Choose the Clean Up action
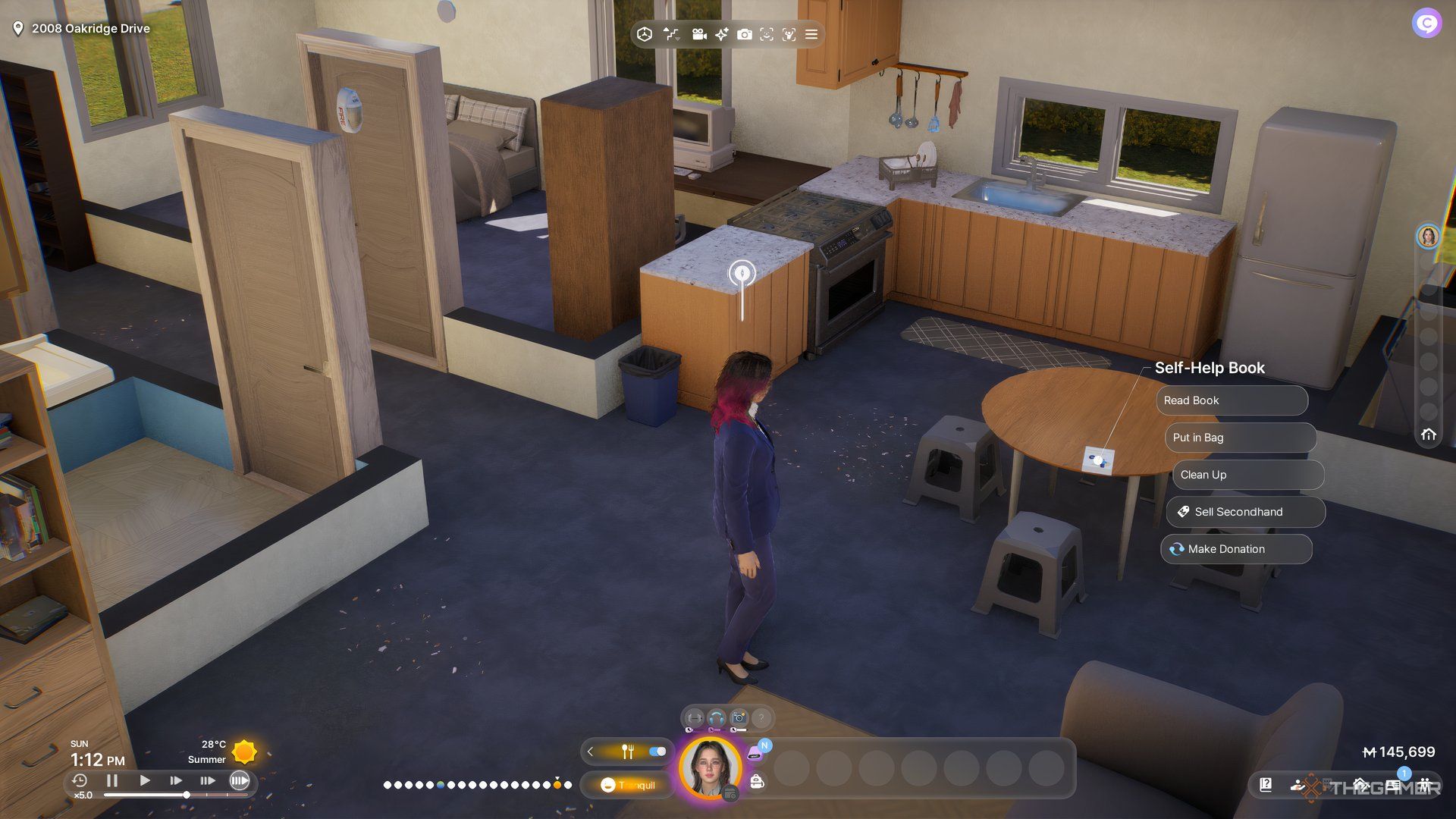Screen dimensions: 1456x819 [x=1247, y=475]
